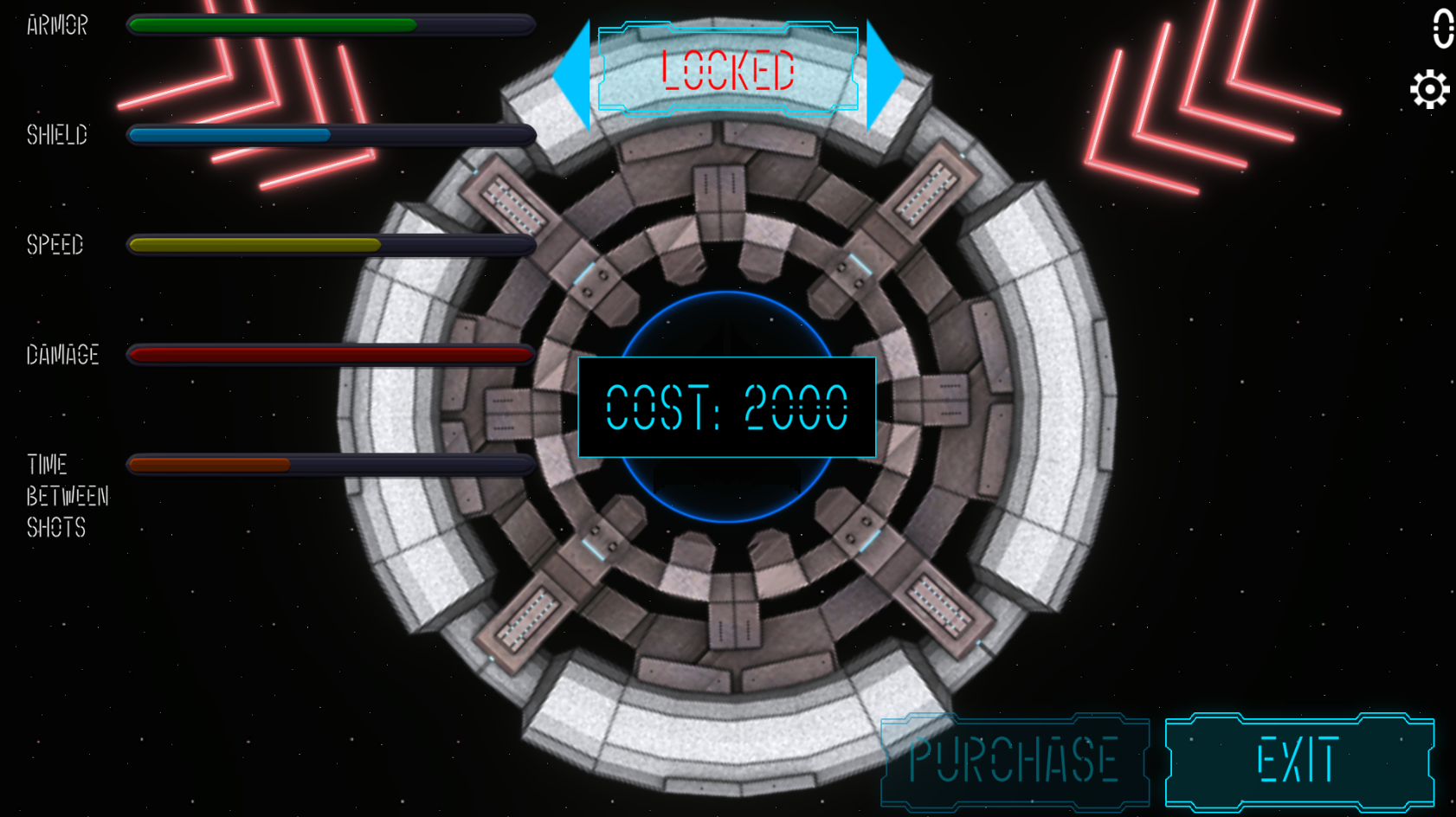
Task: Click the COST: 2000 display panel
Action: tap(727, 407)
